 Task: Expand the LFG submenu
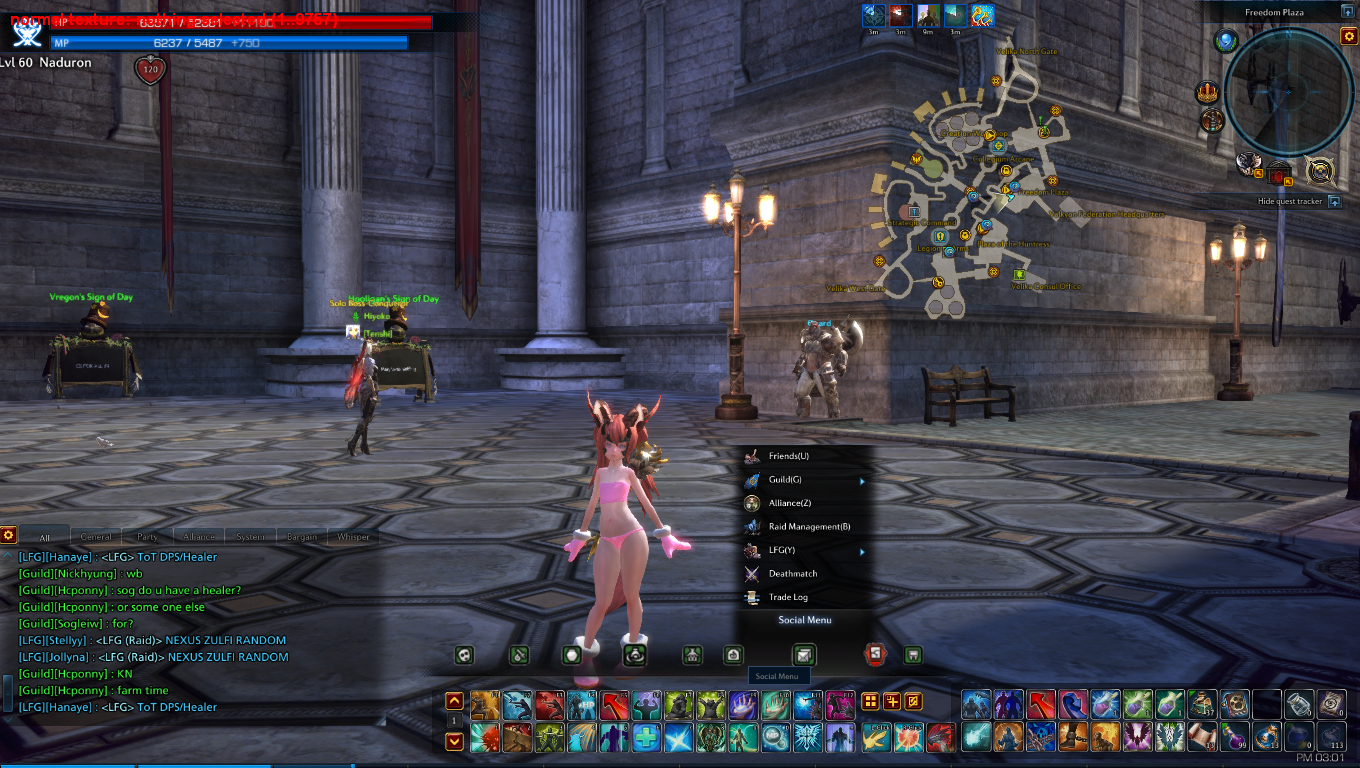click(x=782, y=550)
